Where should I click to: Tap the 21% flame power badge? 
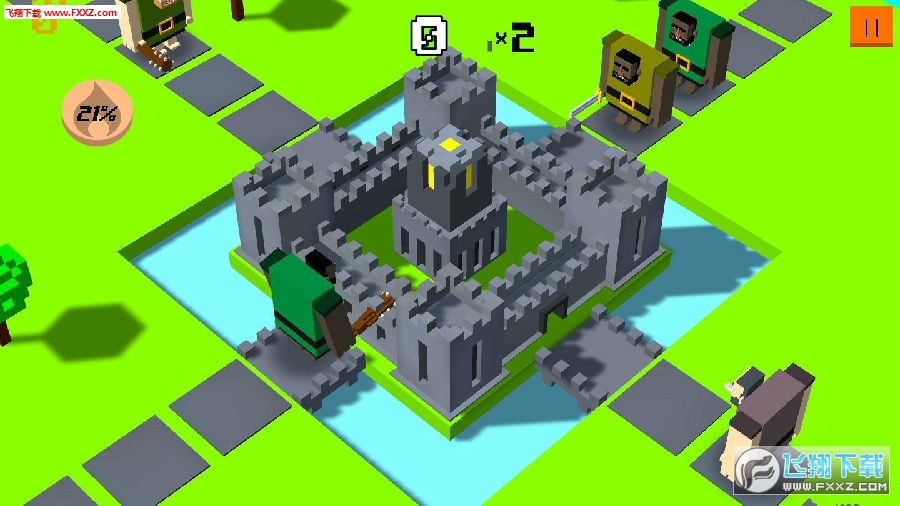coord(96,113)
